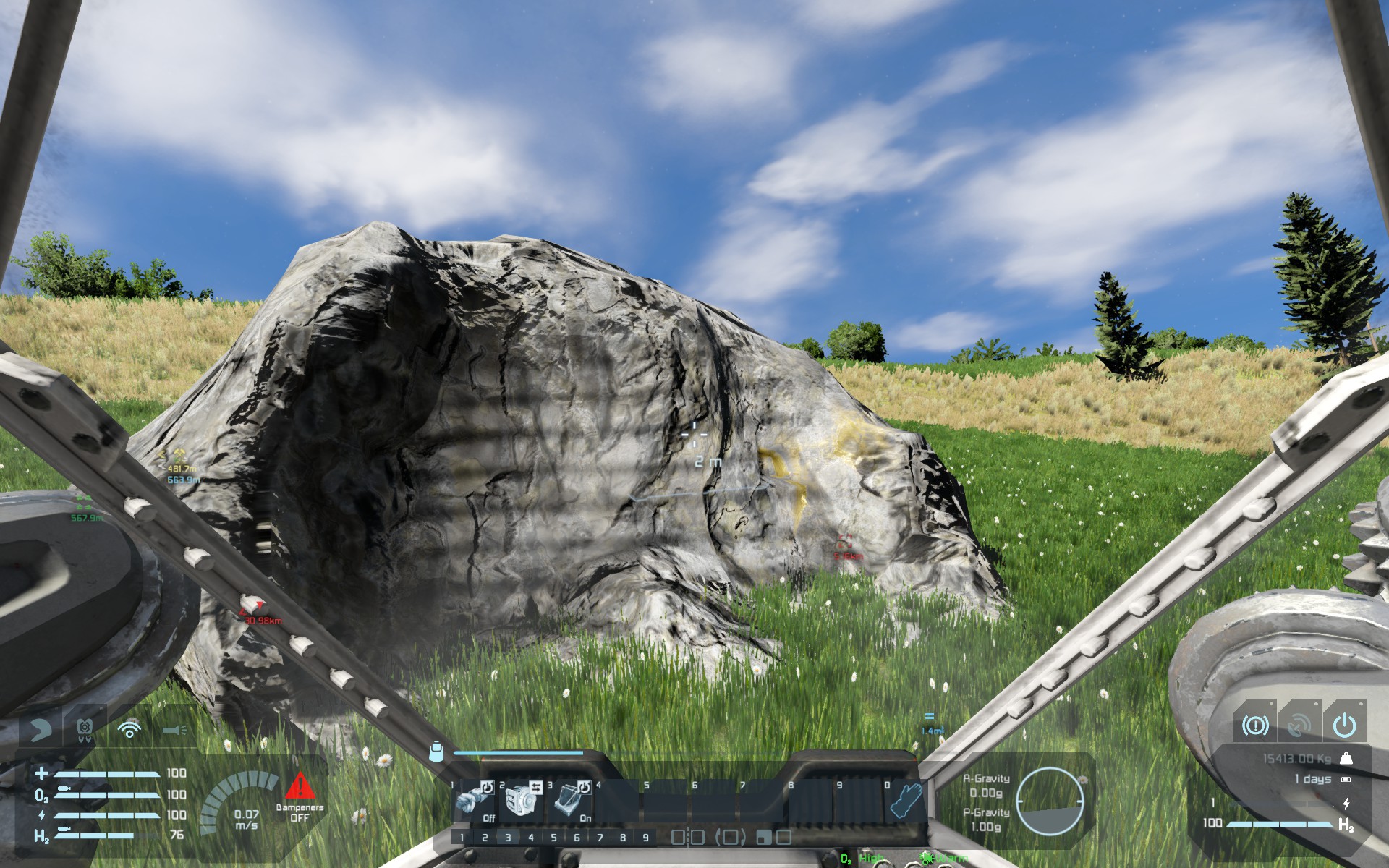Click the red Dampeners OFF warning
The image size is (1389, 868).
click(x=300, y=797)
